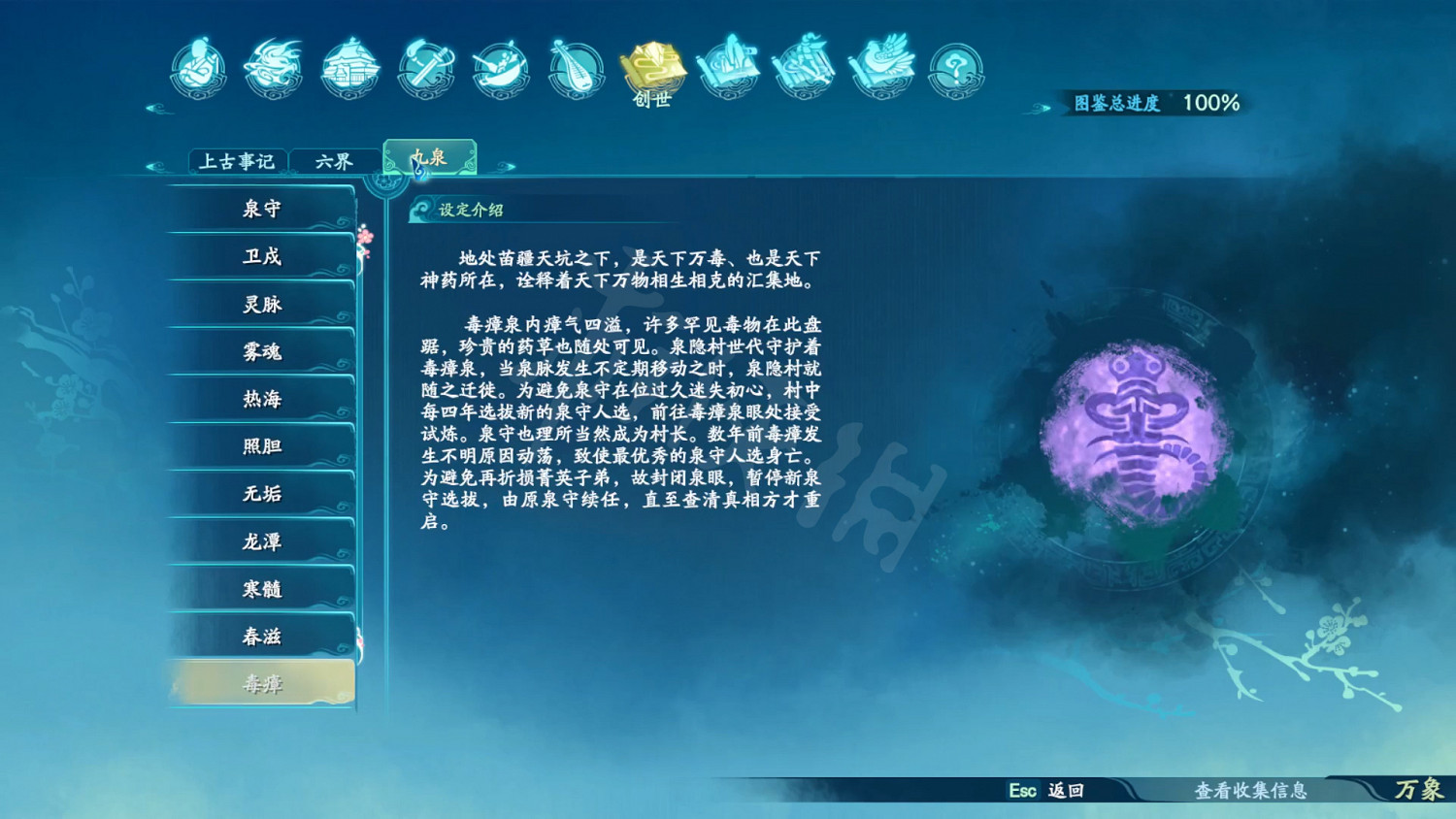
Task: Open the boat compendium icon
Action: point(501,66)
